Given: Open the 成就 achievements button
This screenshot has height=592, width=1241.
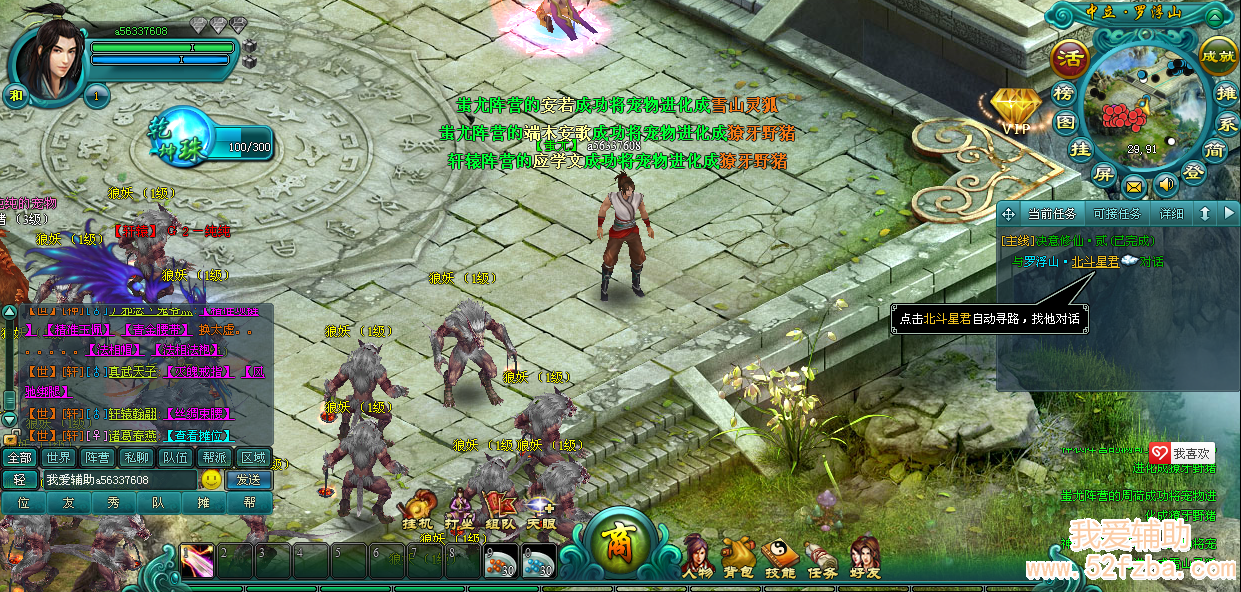Looking at the screenshot, I should coord(1218,55).
